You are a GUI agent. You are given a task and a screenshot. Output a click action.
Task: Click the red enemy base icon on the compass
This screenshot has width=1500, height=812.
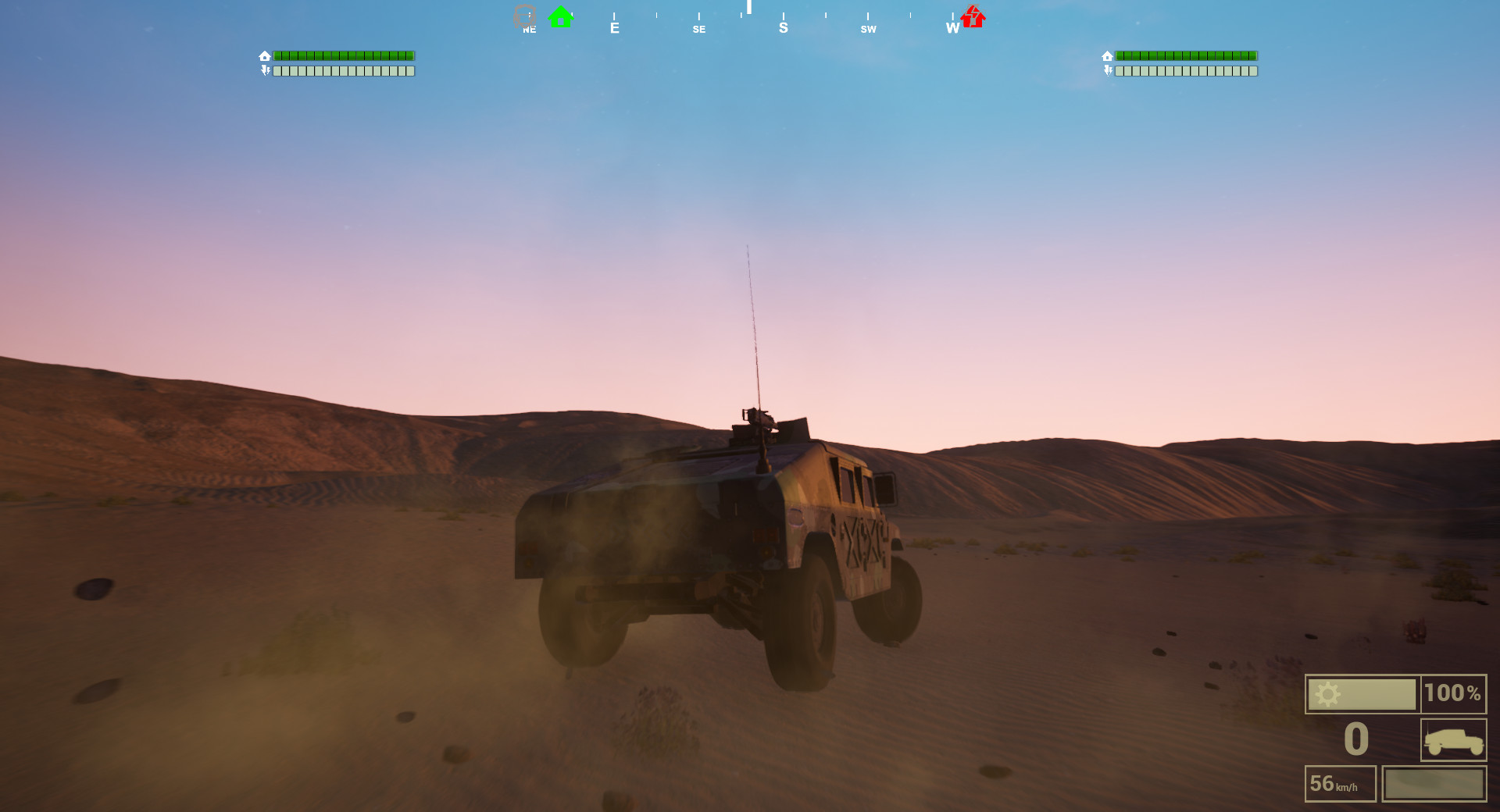971,16
